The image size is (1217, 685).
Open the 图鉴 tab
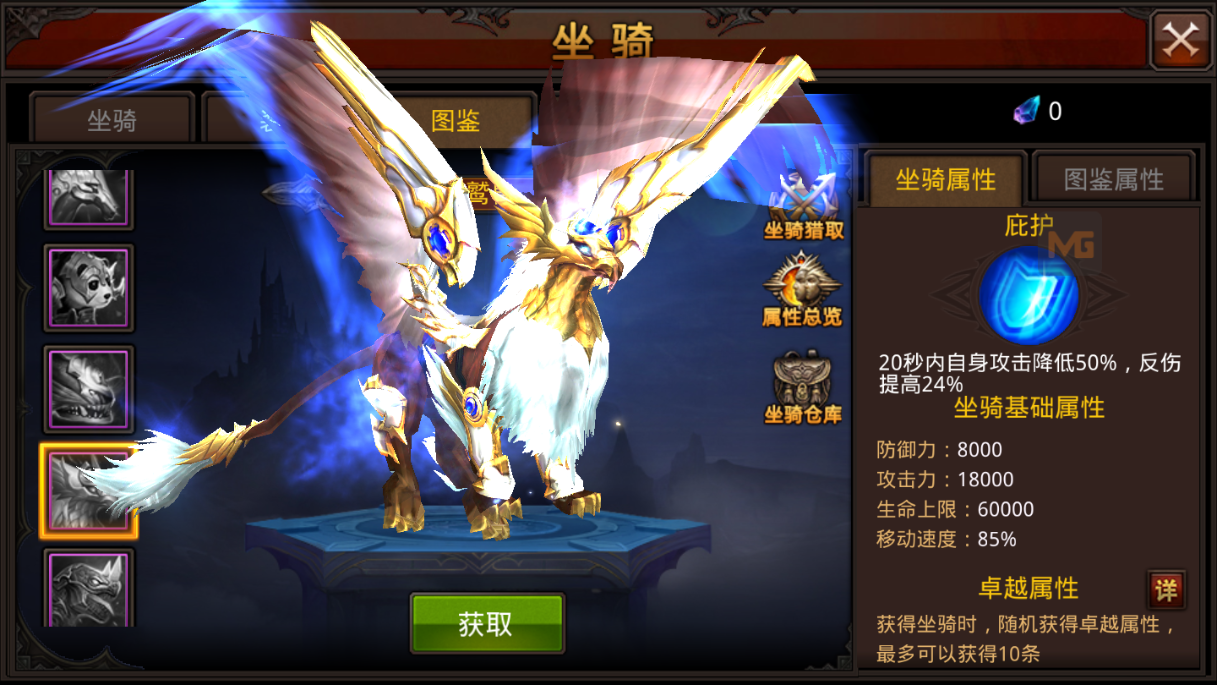pyautogui.click(x=456, y=121)
